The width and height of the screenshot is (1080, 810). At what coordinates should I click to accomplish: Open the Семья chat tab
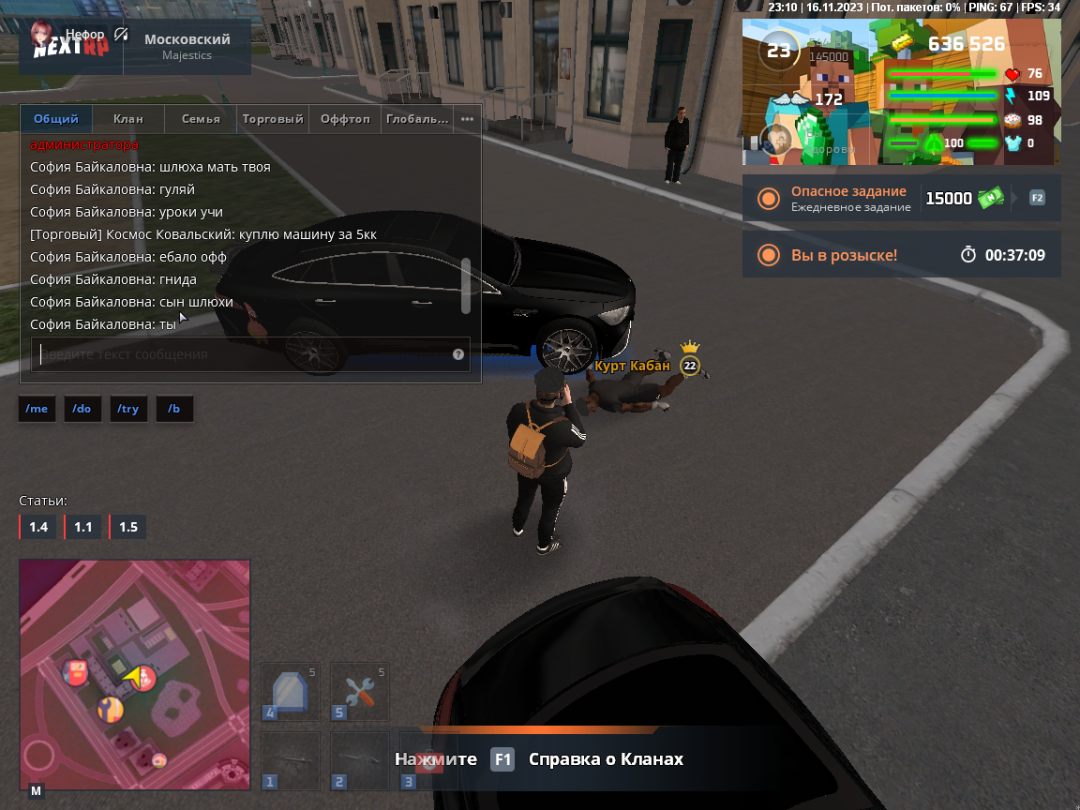click(x=201, y=119)
